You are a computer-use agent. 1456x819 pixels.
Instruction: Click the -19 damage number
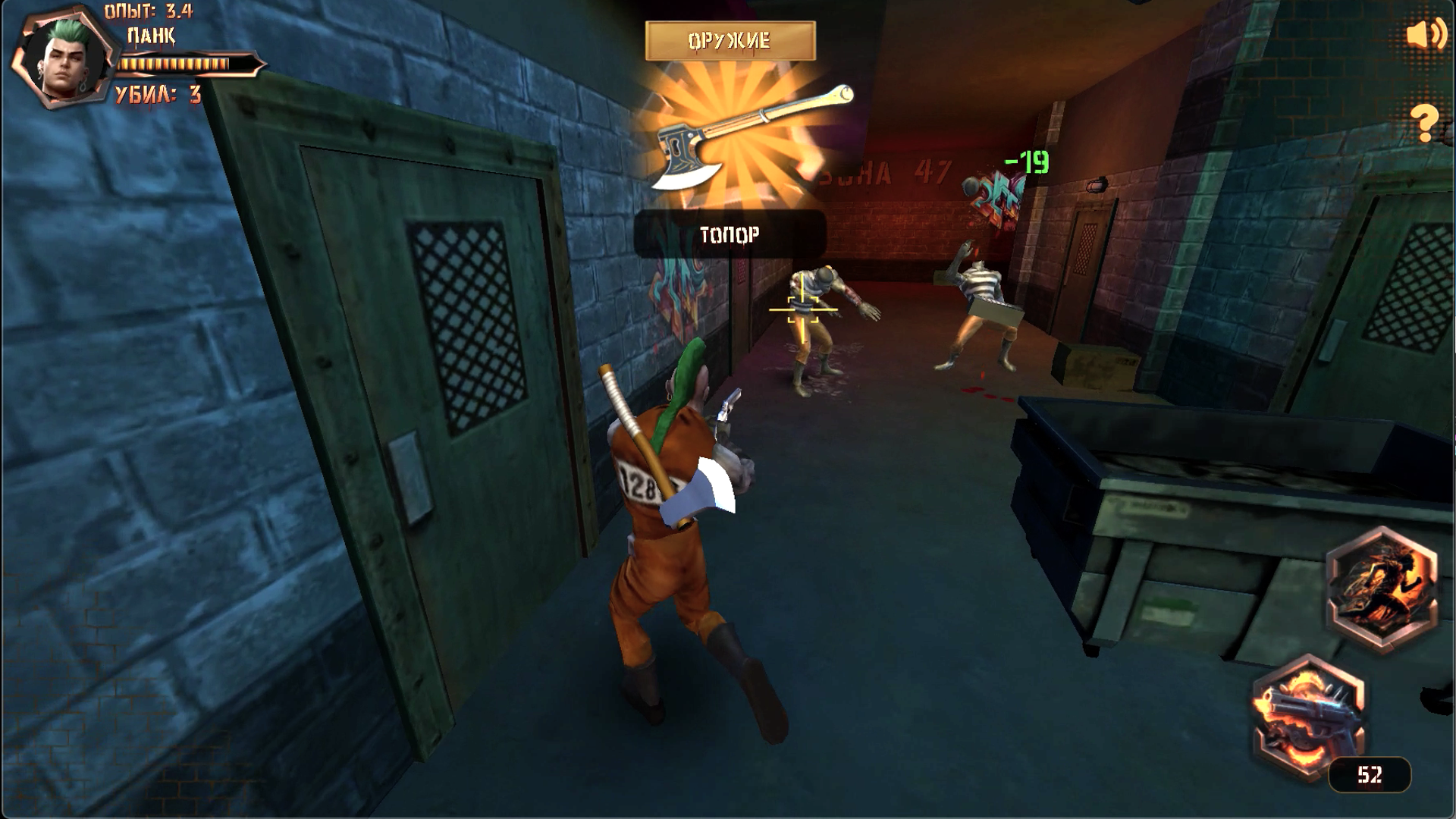(x=1028, y=160)
